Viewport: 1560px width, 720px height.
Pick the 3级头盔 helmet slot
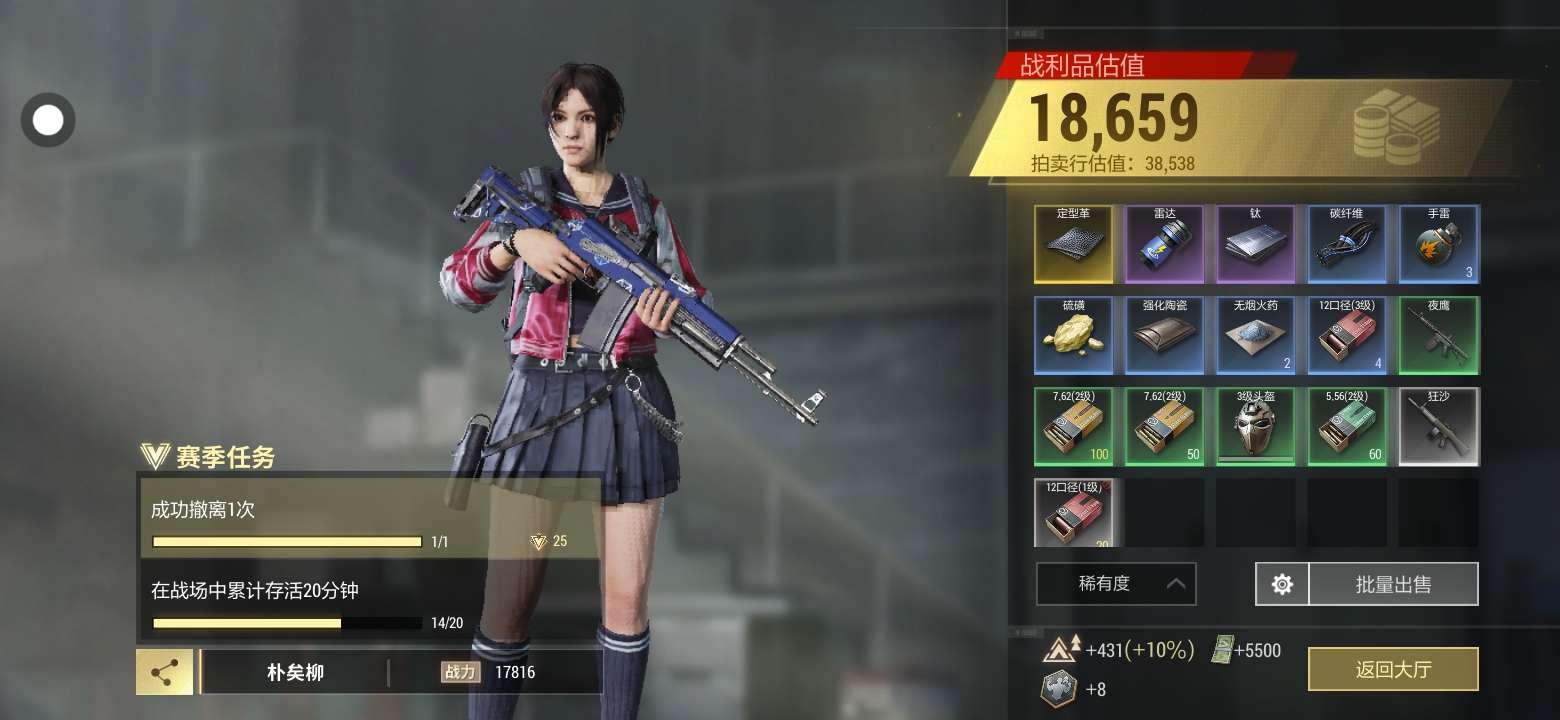click(x=1256, y=426)
